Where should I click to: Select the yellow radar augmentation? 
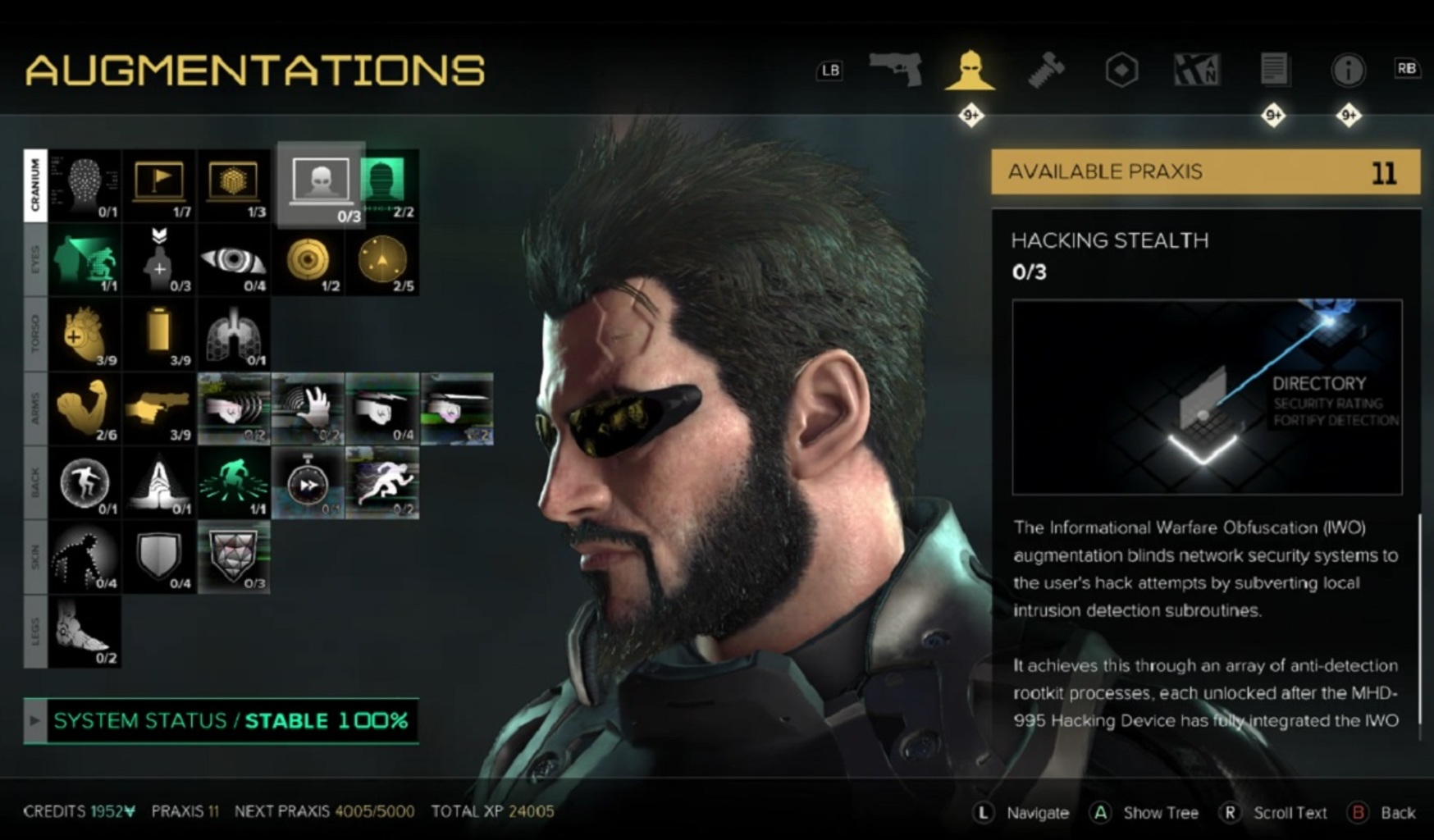coord(382,260)
